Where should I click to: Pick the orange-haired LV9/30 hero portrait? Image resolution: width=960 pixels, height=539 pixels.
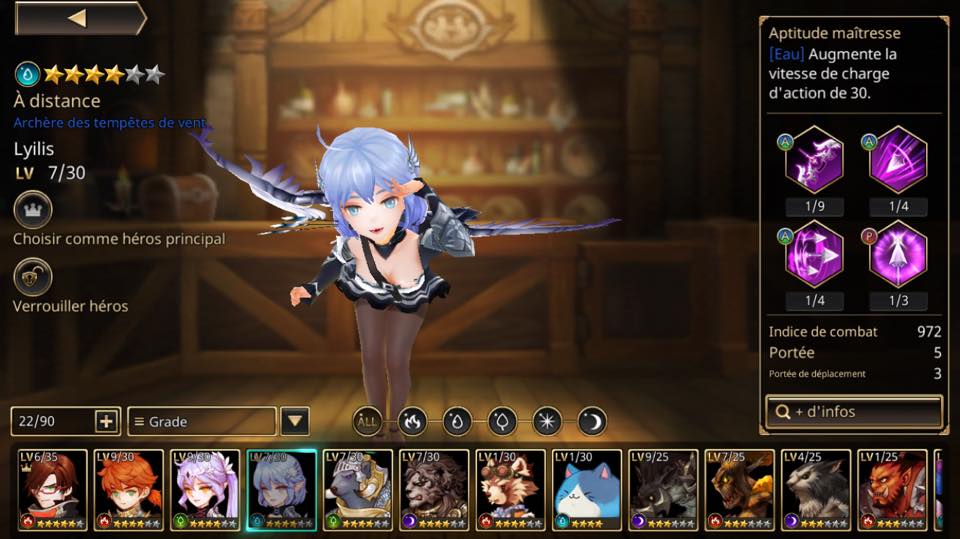129,489
